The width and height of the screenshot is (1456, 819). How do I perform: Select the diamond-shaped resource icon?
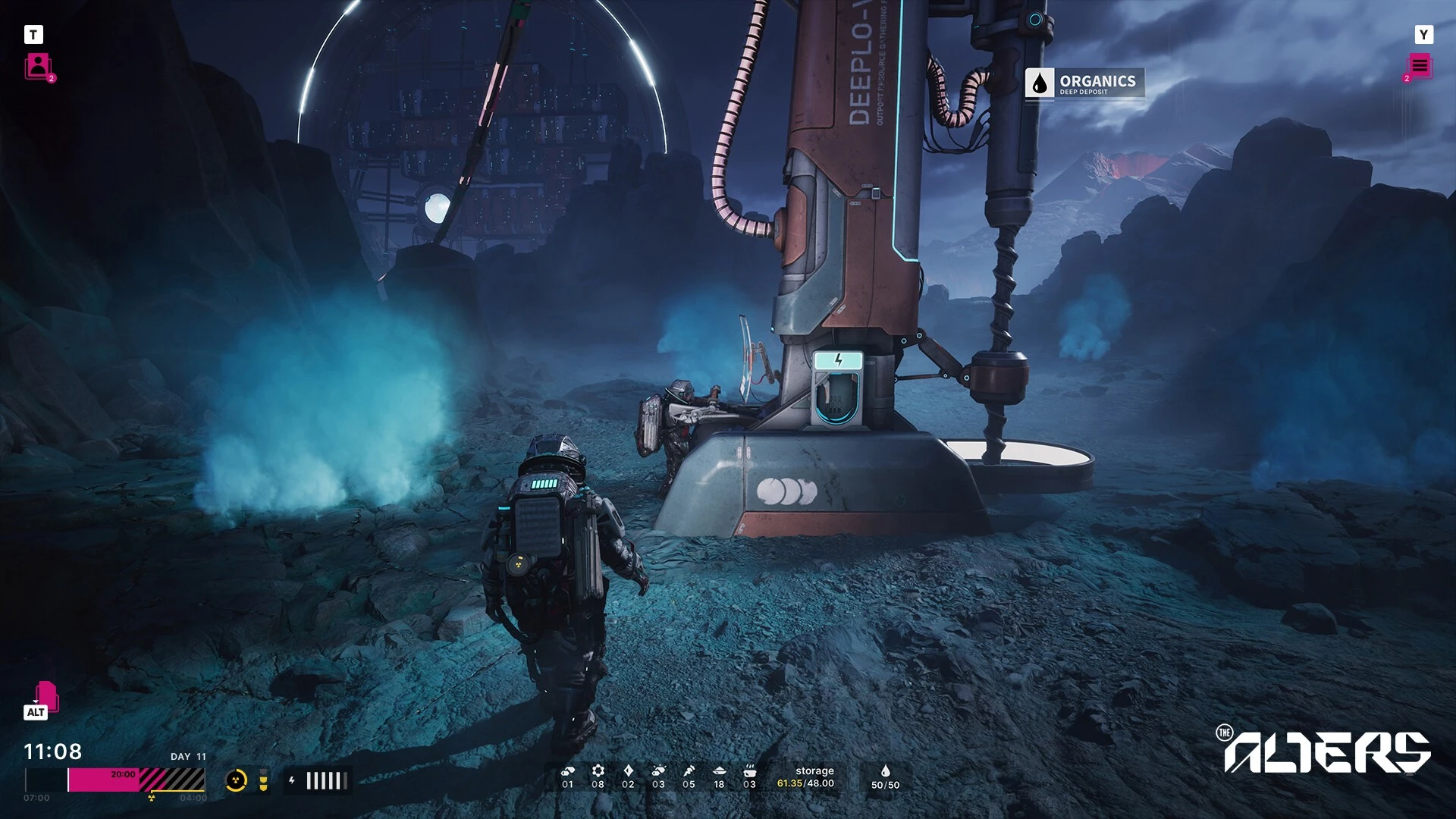[x=628, y=770]
